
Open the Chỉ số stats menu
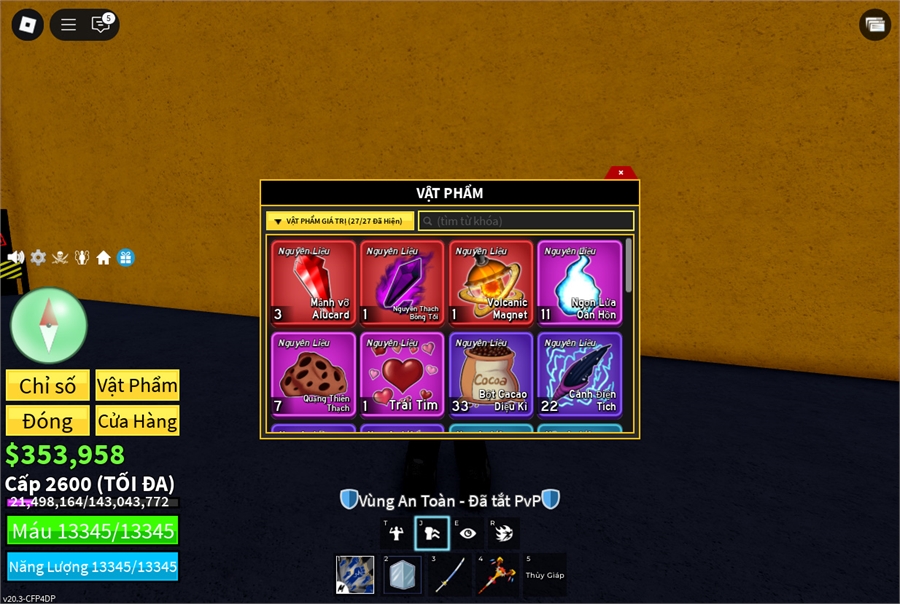tap(47, 386)
